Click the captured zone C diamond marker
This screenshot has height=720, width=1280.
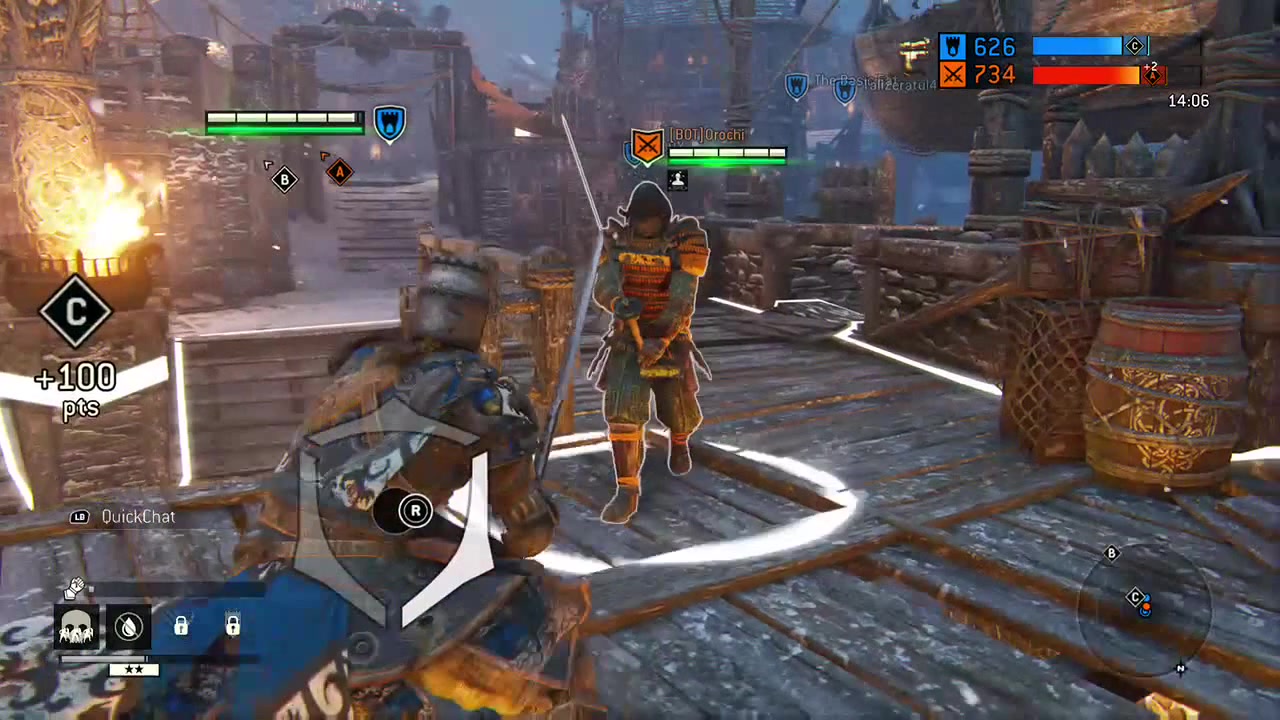(x=76, y=312)
